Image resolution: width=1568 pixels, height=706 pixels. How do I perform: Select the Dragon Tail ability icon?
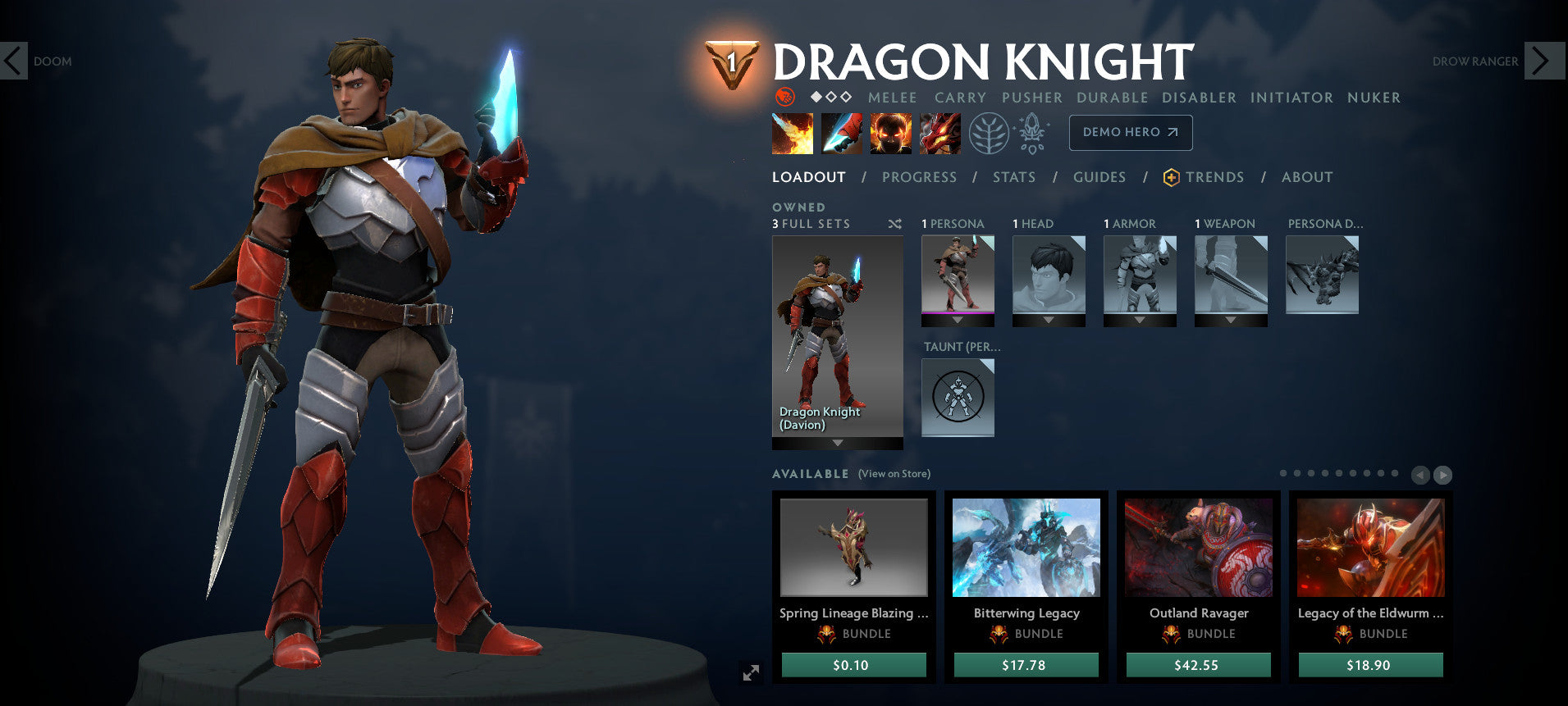pyautogui.click(x=841, y=132)
